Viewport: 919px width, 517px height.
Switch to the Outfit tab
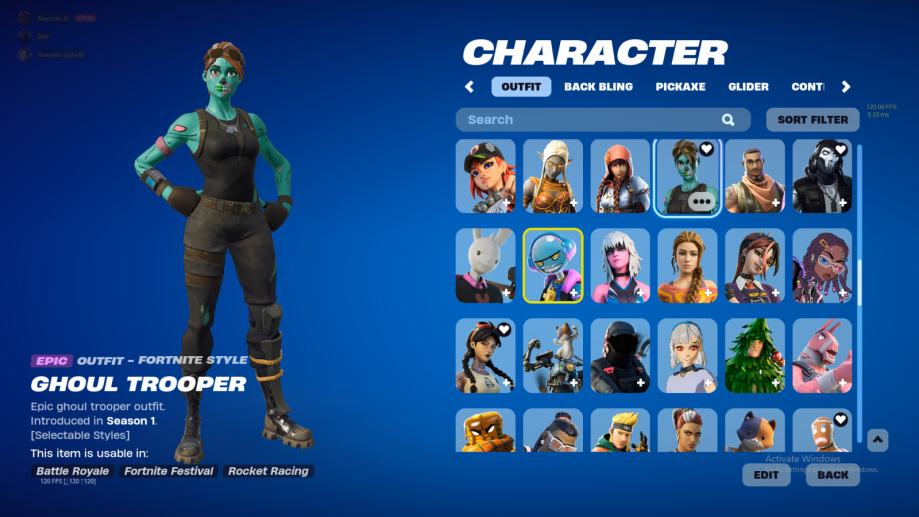coord(521,87)
